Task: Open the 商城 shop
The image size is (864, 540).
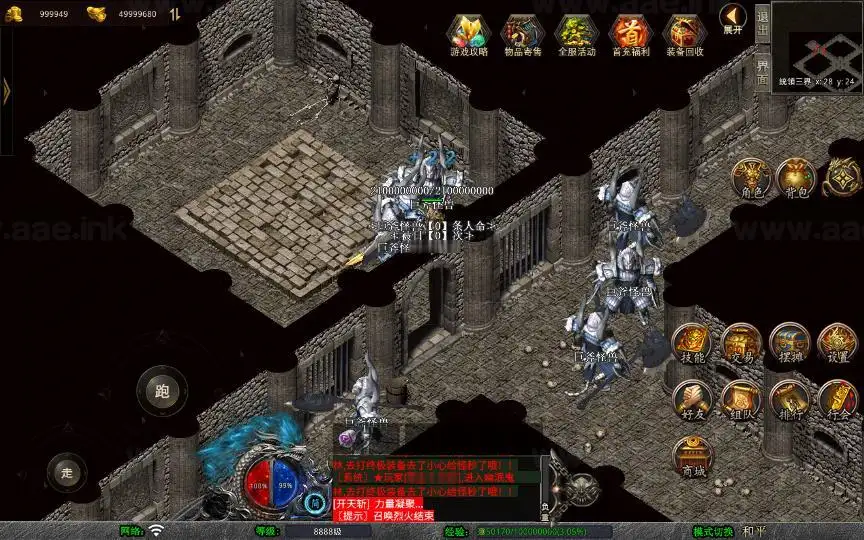Action: tap(692, 457)
